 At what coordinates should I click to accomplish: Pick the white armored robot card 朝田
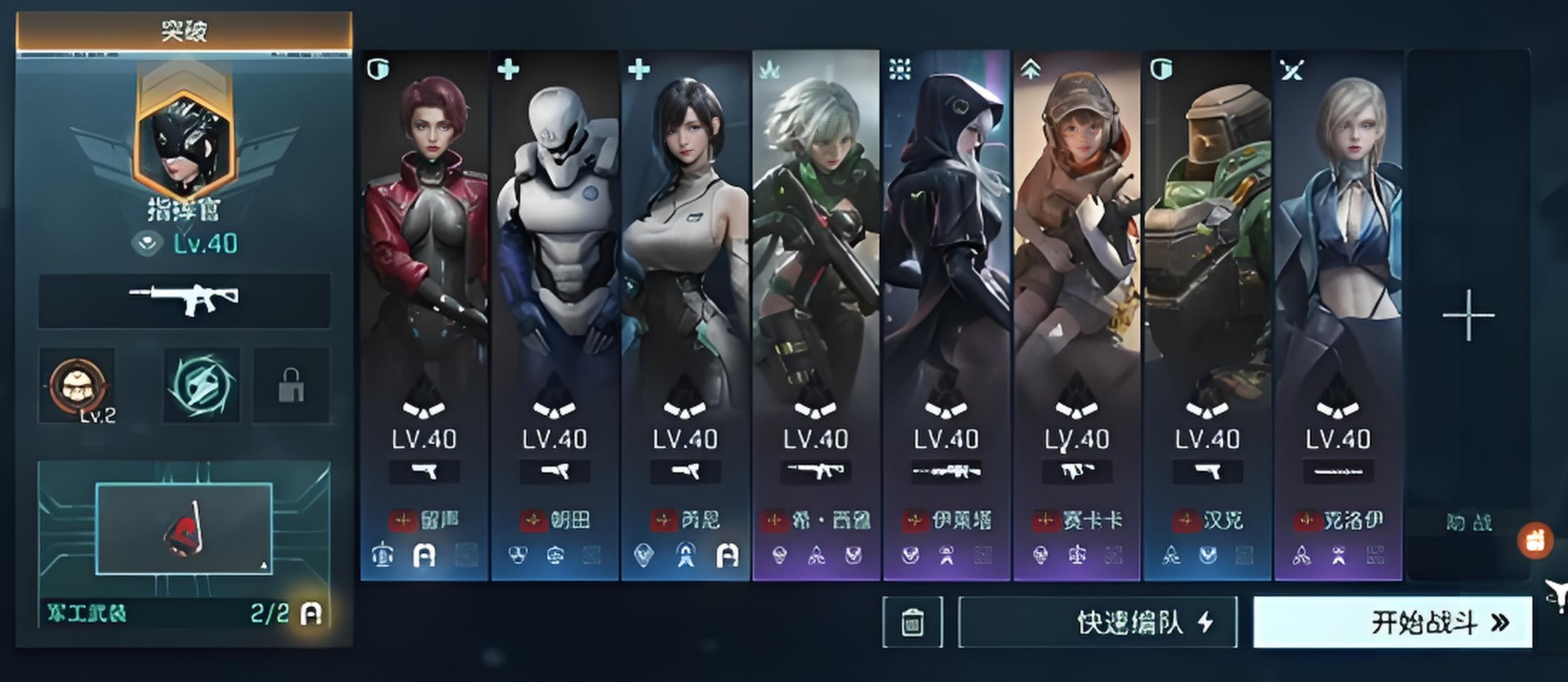point(554,266)
